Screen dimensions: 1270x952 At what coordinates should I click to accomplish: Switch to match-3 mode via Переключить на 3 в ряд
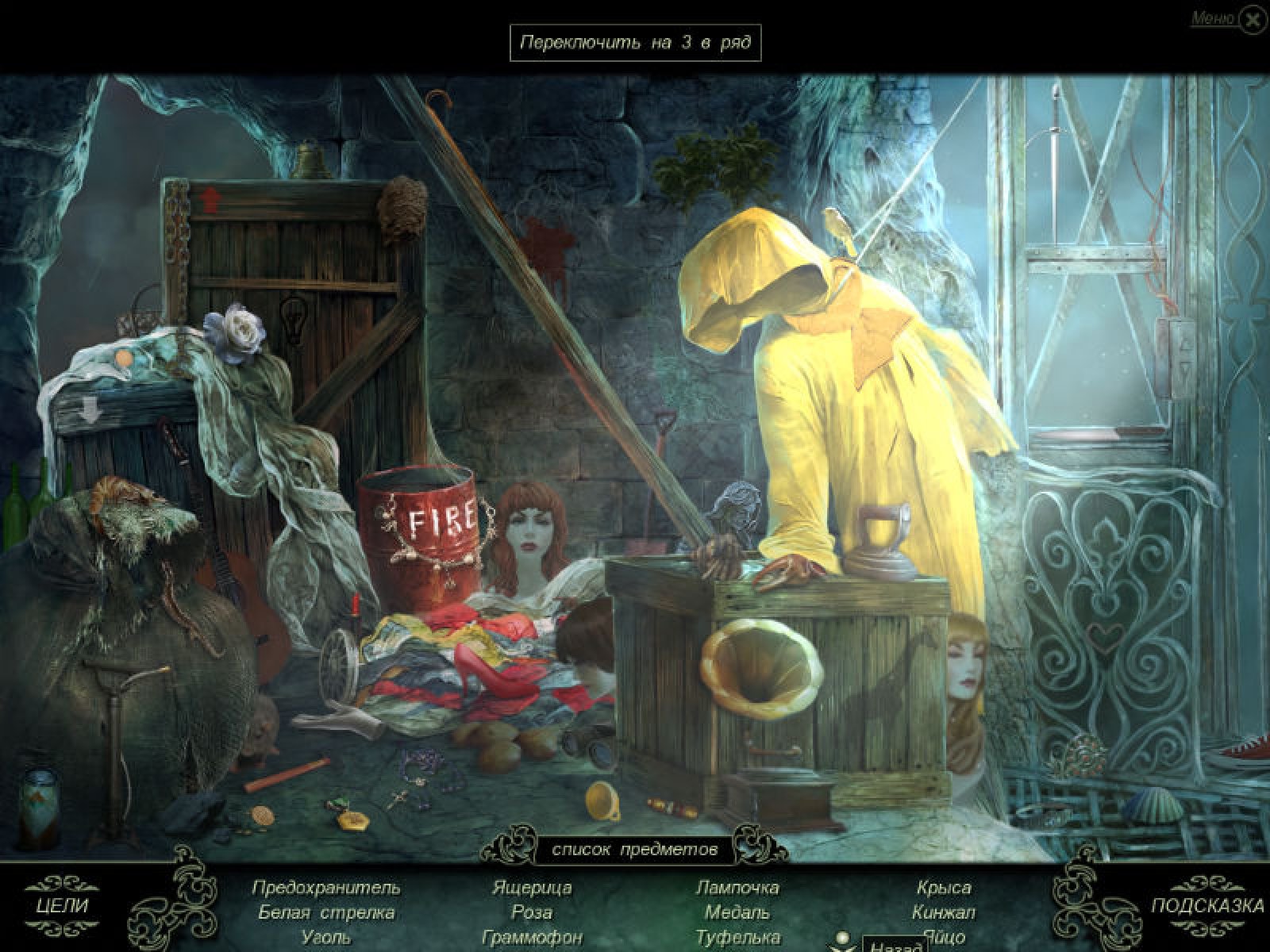[x=635, y=43]
